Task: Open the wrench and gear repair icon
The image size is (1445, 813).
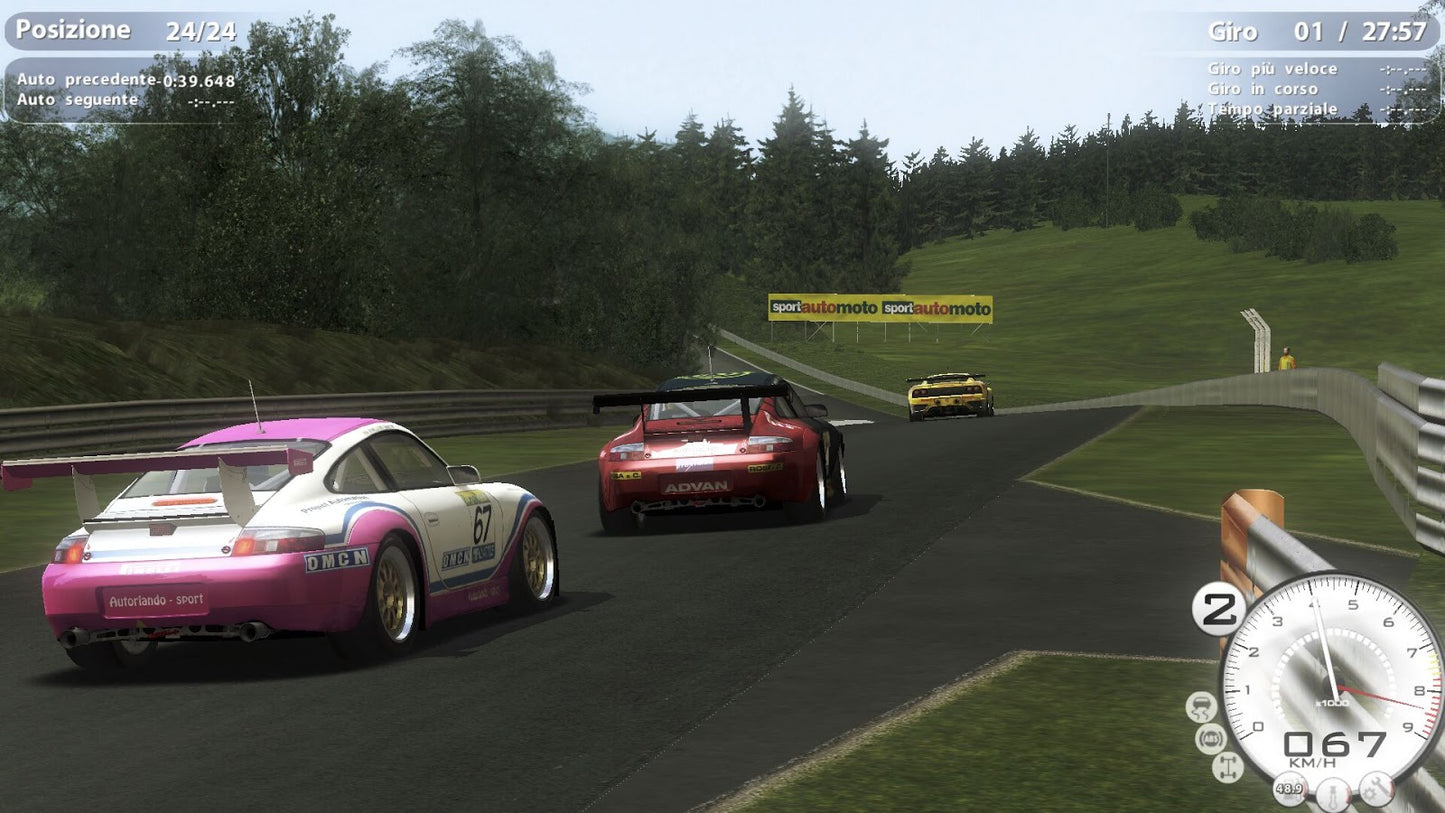Action: point(1376,787)
